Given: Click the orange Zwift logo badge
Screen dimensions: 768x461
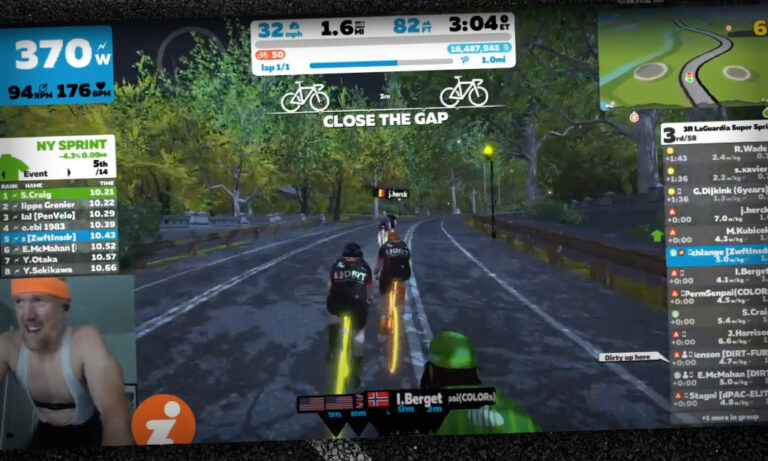Looking at the screenshot, I should click(163, 419).
